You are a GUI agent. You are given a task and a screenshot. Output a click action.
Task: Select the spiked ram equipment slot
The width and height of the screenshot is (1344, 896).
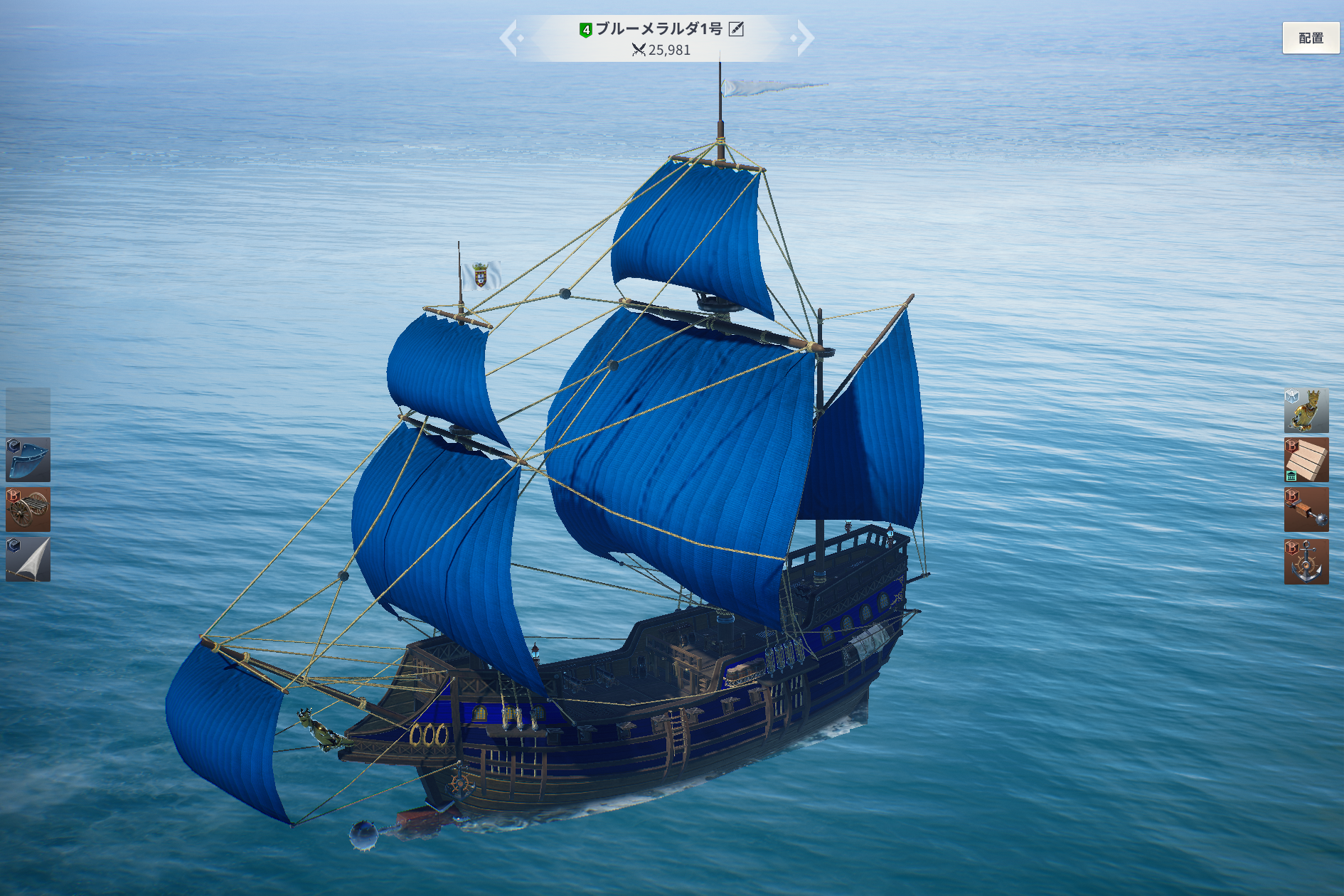(1306, 510)
